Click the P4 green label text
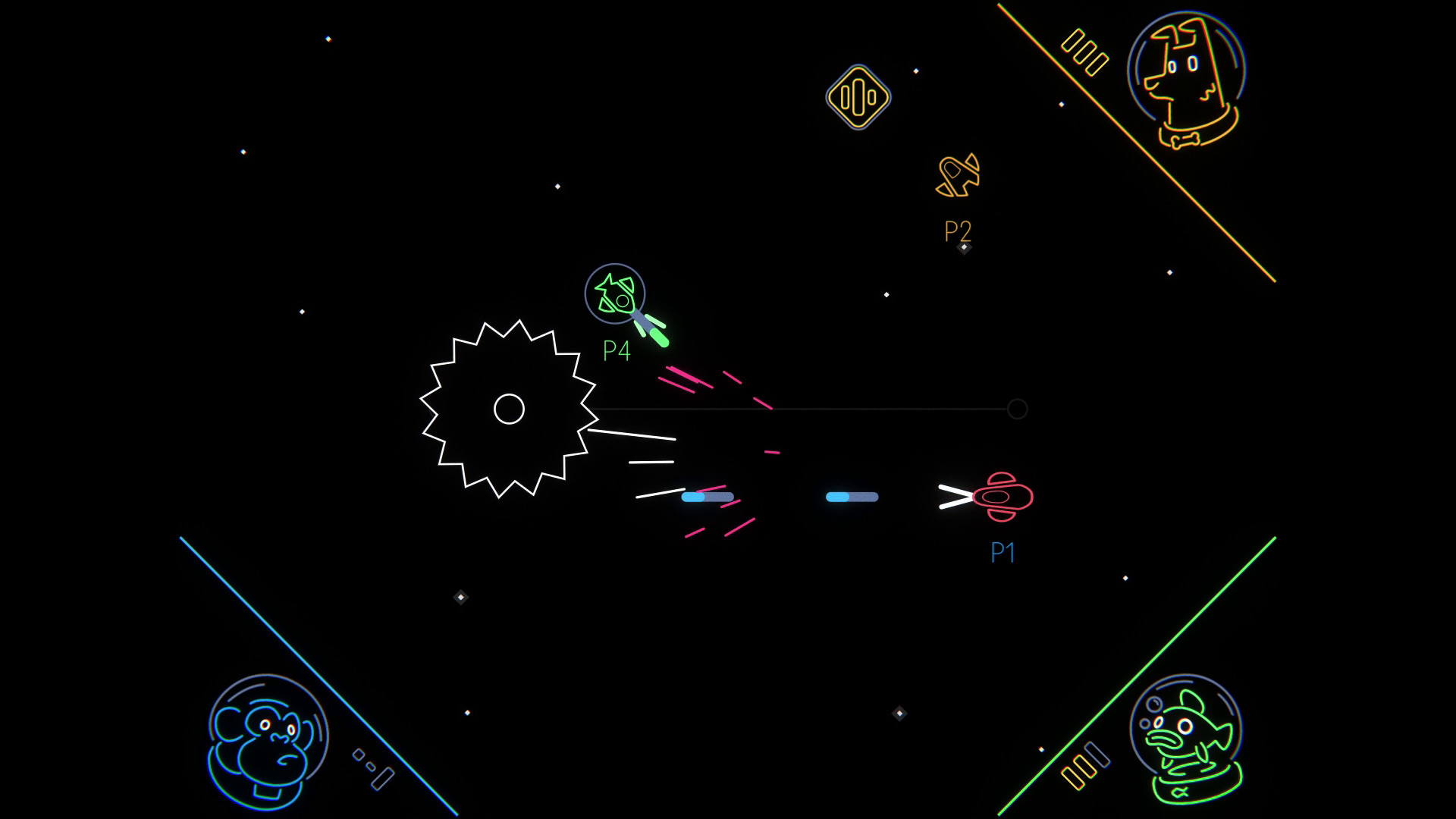1456x819 pixels. click(616, 351)
